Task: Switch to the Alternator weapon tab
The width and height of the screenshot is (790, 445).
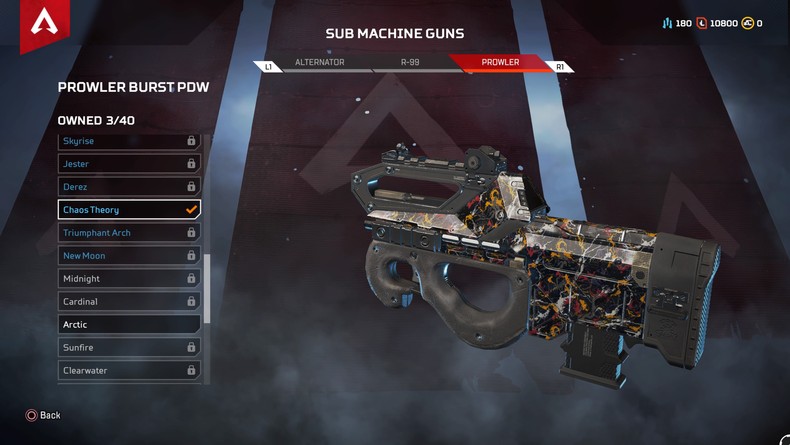Action: (x=320, y=63)
